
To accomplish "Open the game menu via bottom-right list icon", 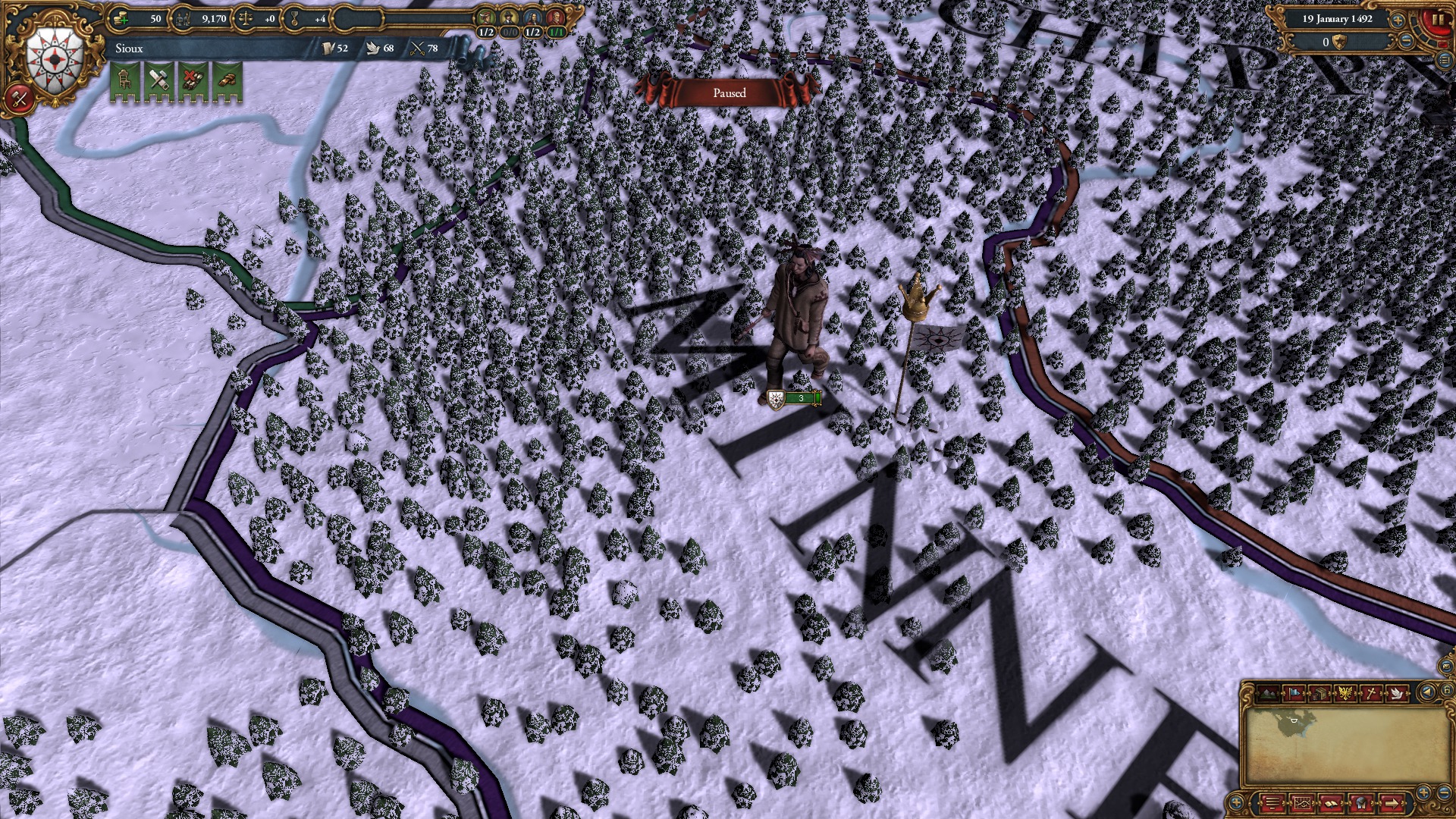I will coord(1272,804).
